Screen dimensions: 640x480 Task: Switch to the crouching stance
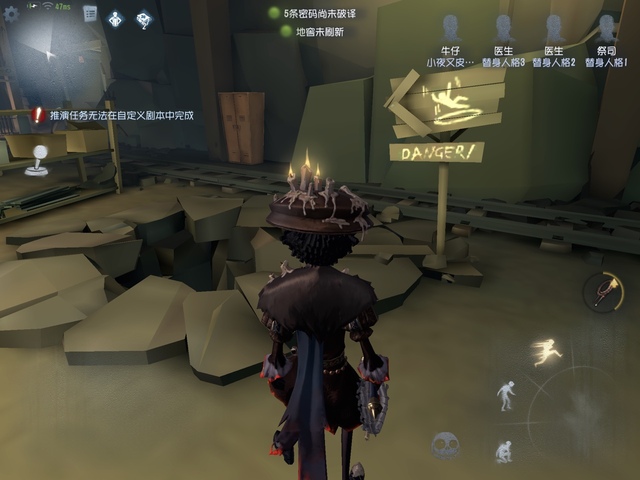point(505,451)
